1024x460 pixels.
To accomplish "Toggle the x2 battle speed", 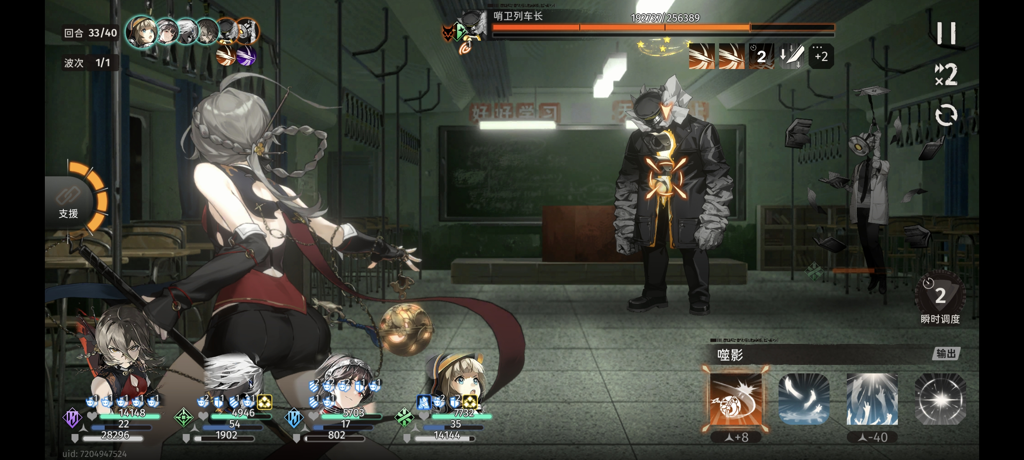I will [x=945, y=73].
